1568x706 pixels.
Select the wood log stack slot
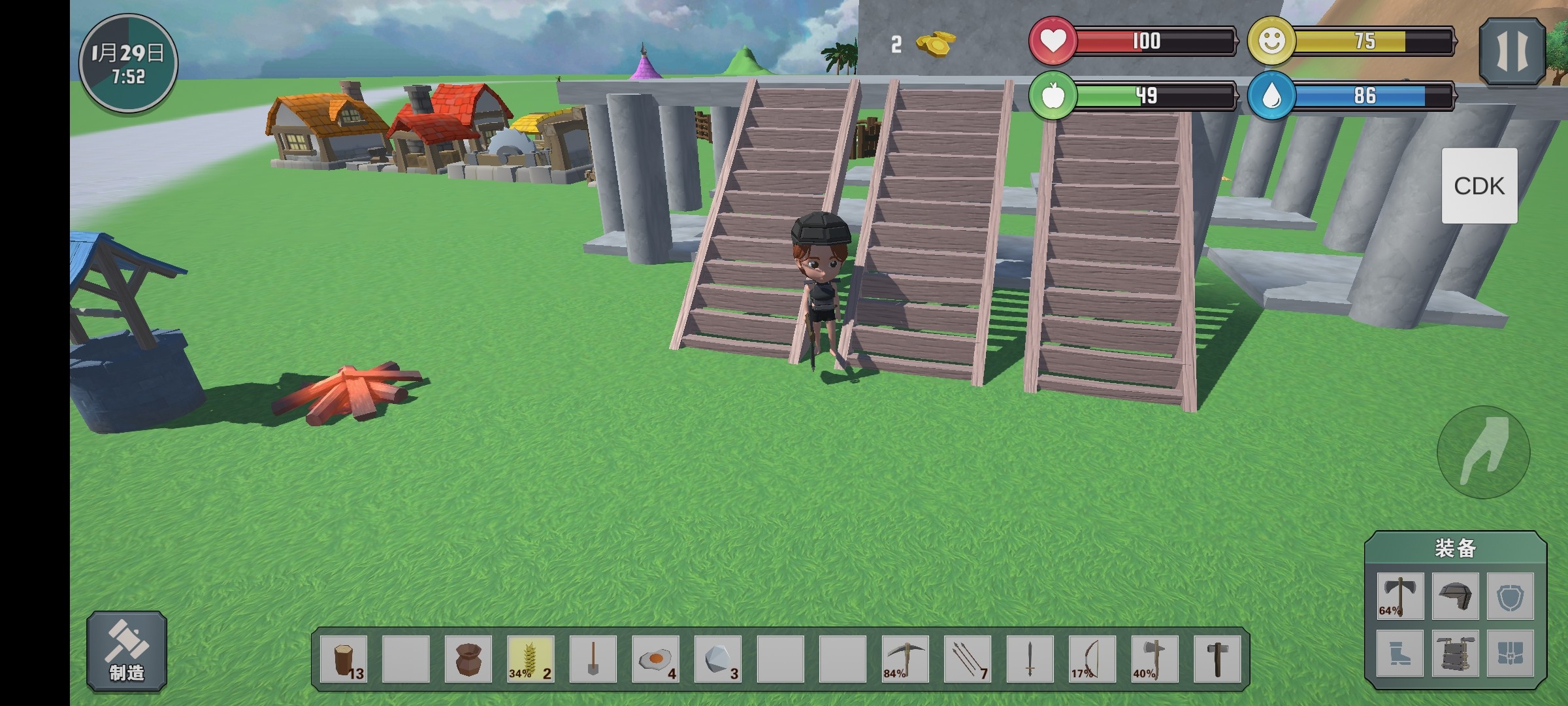point(344,659)
